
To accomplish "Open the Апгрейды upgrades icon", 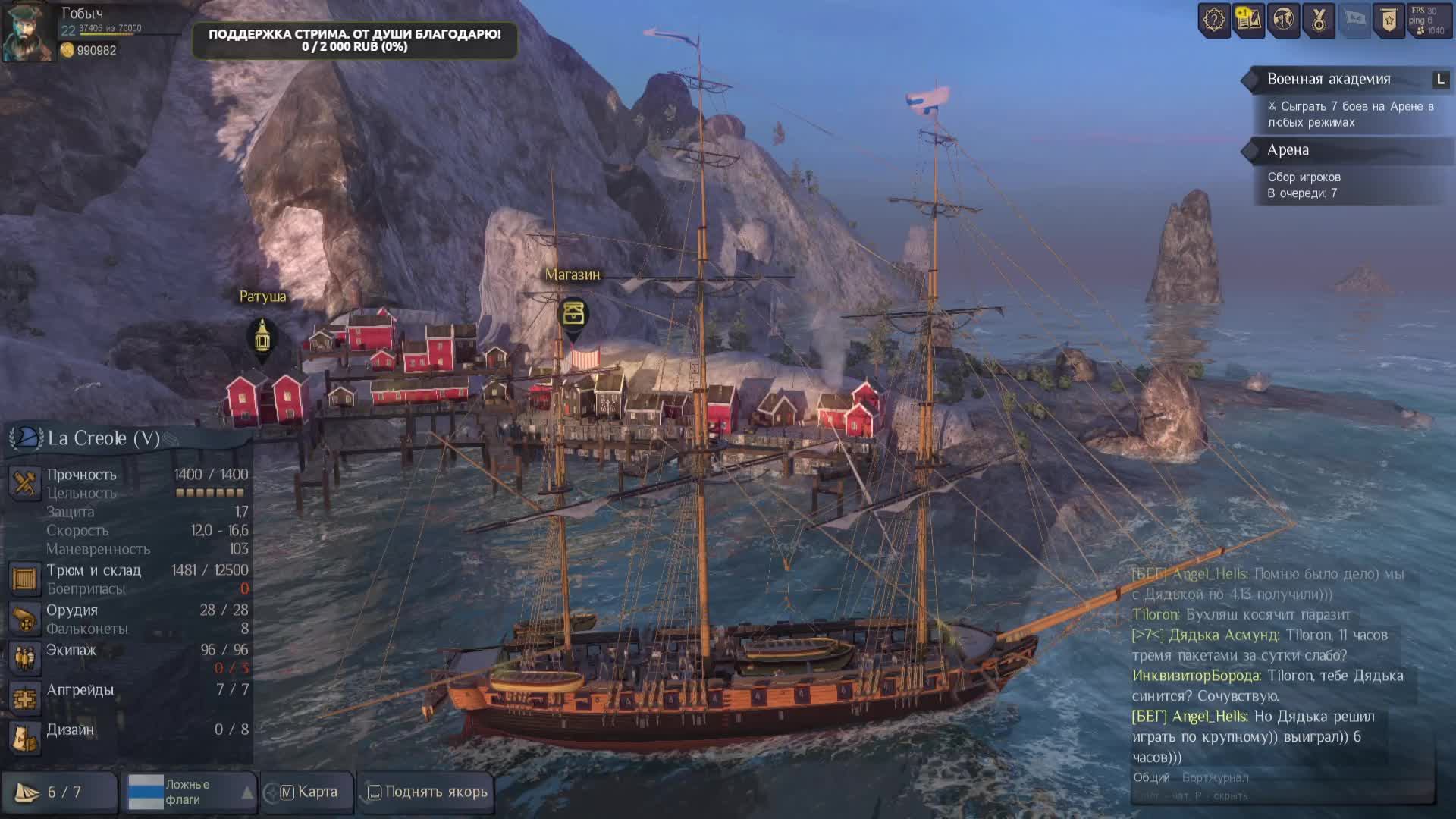I will pyautogui.click(x=25, y=698).
